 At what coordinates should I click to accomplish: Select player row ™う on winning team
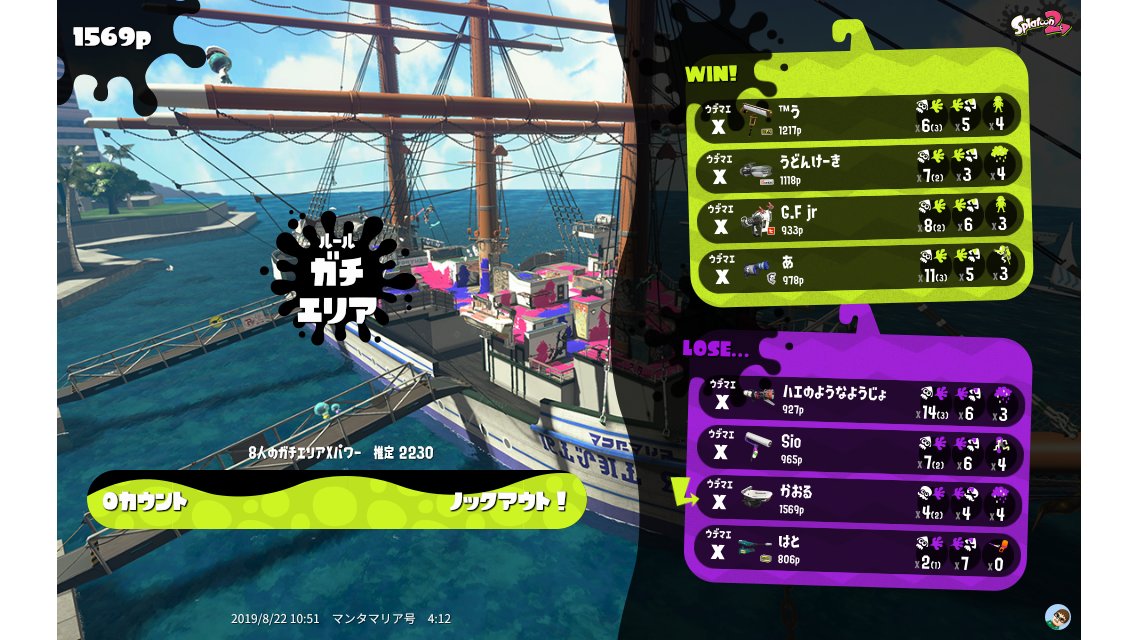tap(860, 116)
